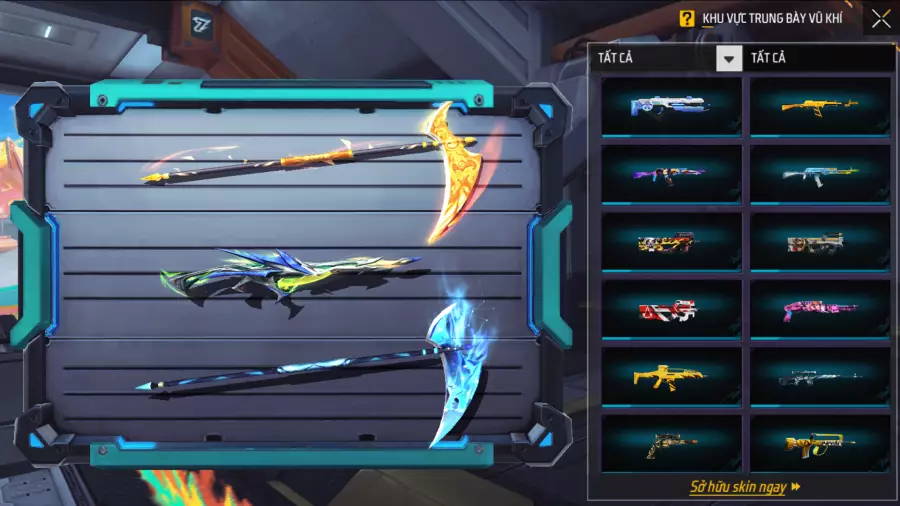Choose the green and blue gun on display

click(x=288, y=280)
